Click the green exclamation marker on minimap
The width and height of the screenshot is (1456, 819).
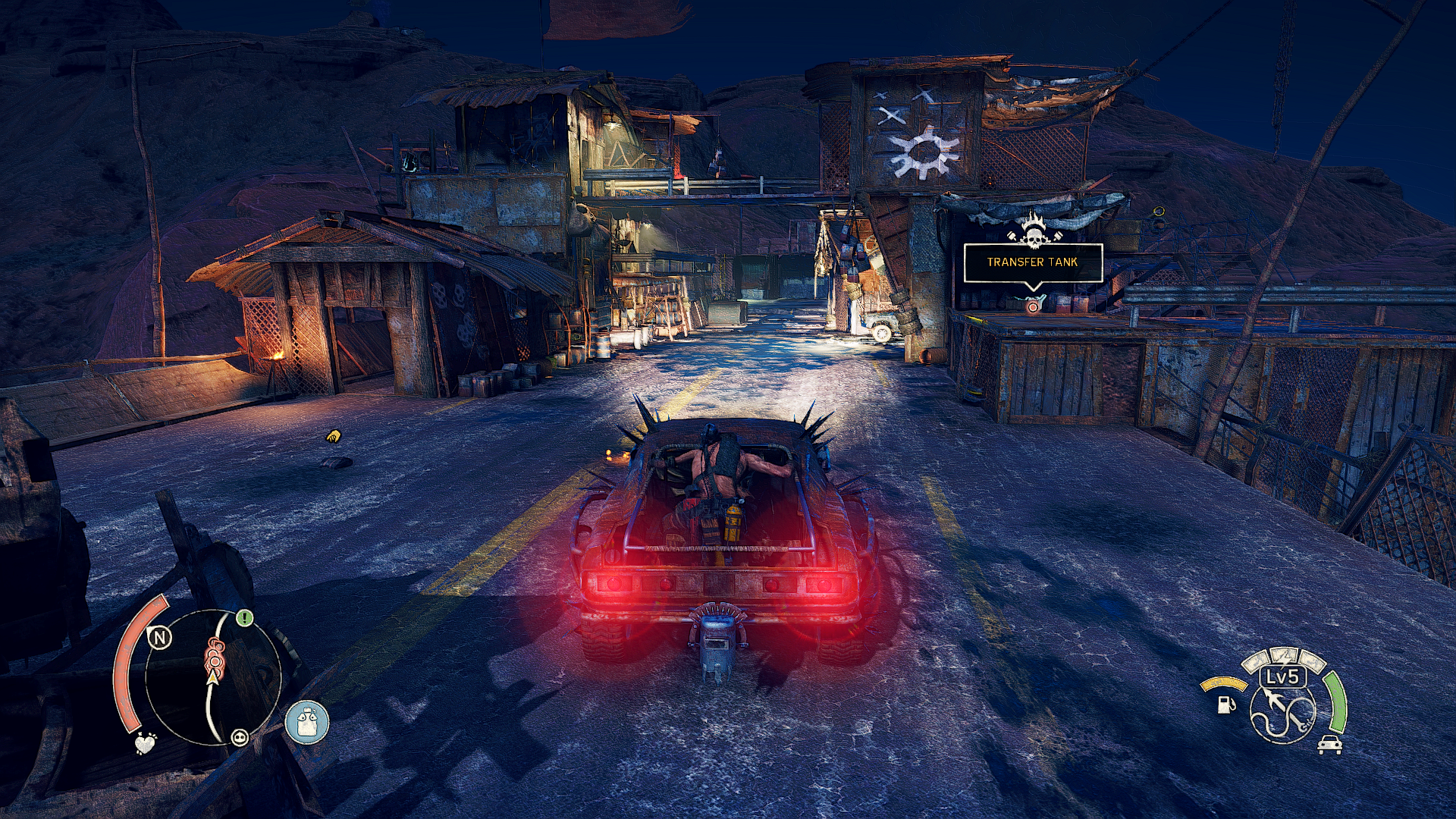point(243,618)
